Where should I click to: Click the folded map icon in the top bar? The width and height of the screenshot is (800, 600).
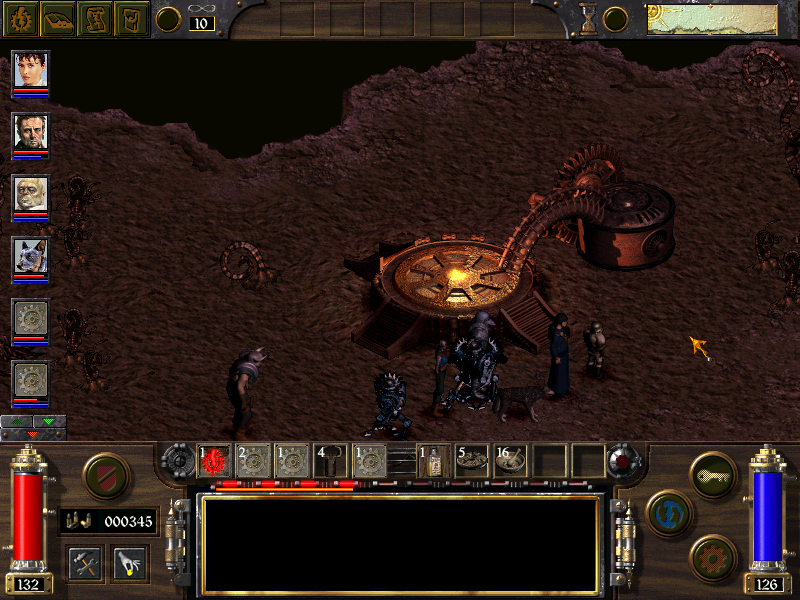[x=94, y=18]
